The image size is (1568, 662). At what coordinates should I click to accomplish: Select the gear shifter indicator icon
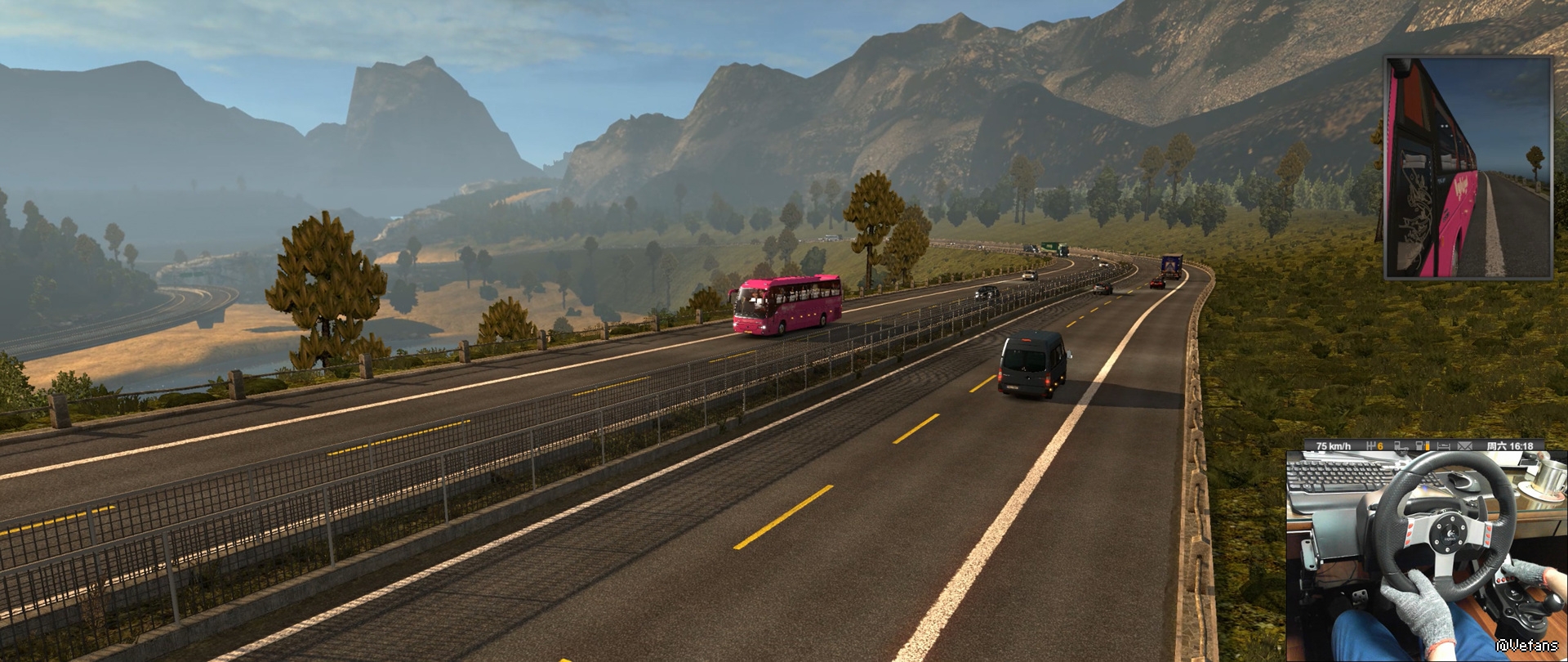pyautogui.click(x=1372, y=446)
